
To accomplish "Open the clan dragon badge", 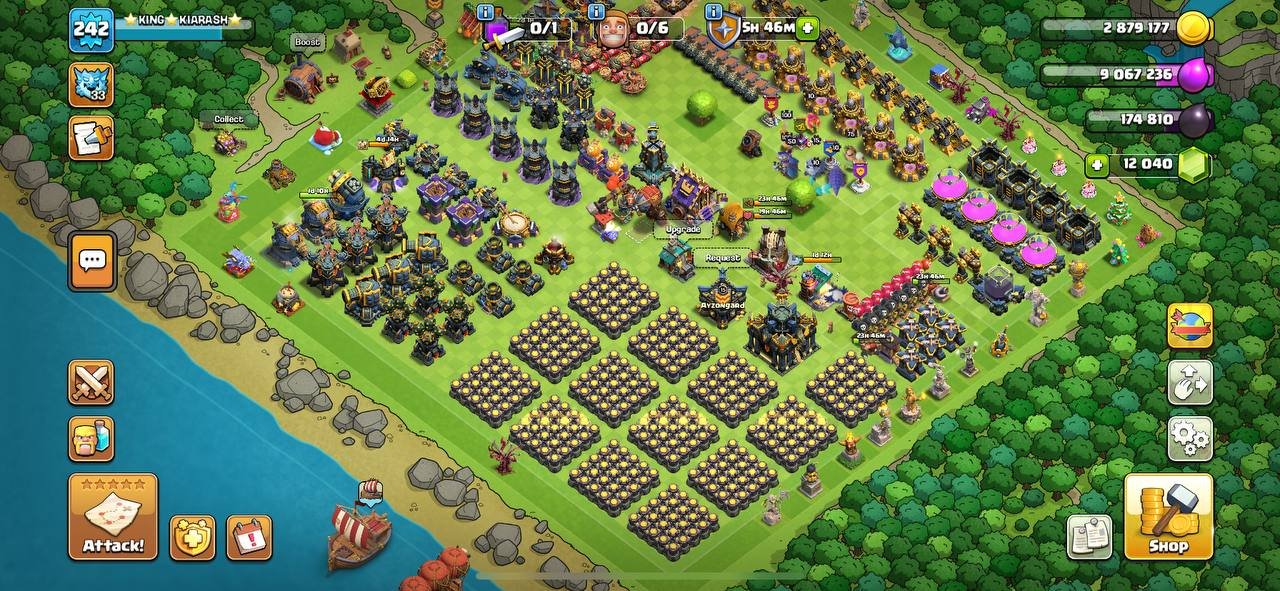I will pyautogui.click(x=91, y=84).
